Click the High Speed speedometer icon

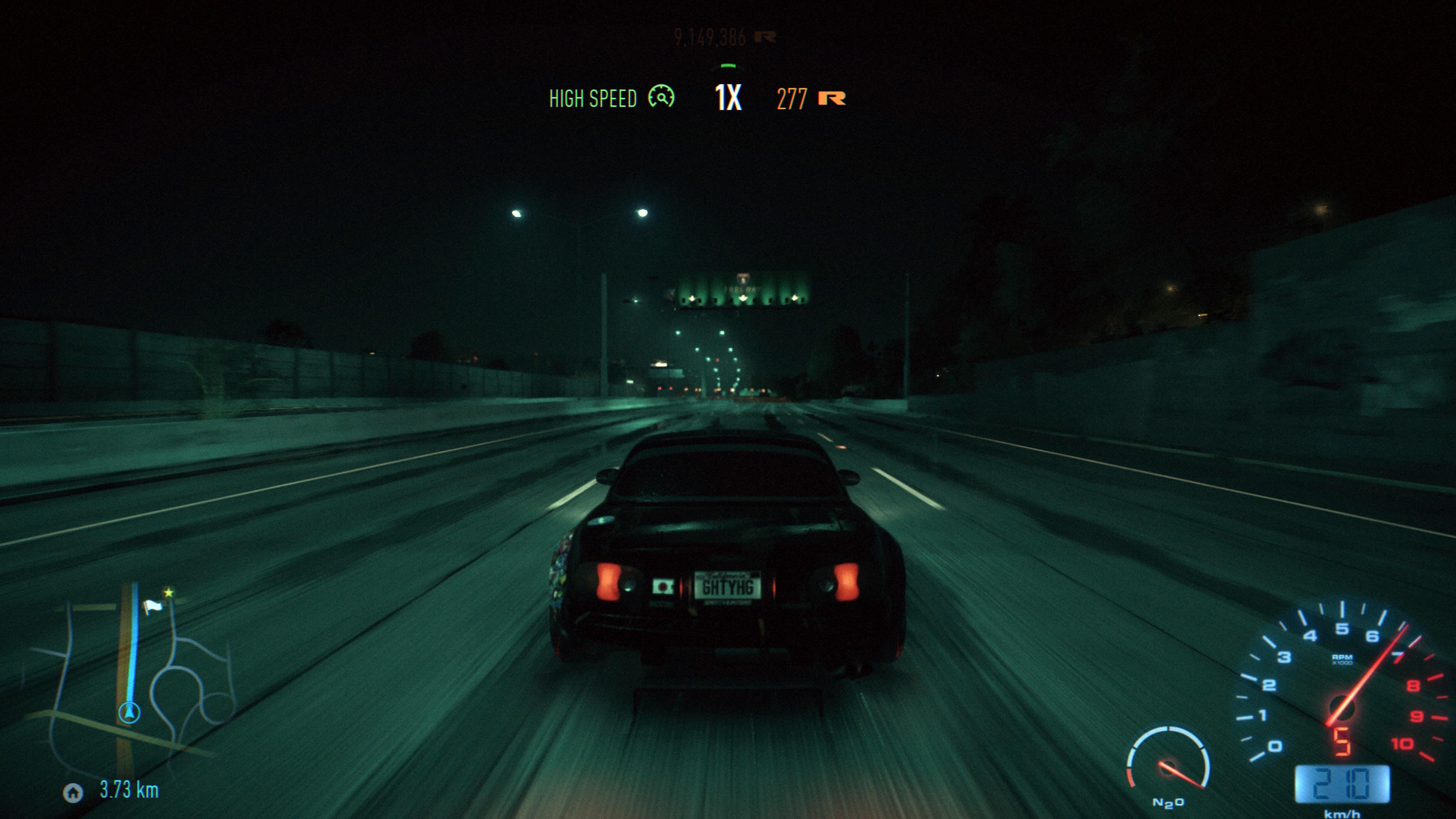[x=661, y=97]
